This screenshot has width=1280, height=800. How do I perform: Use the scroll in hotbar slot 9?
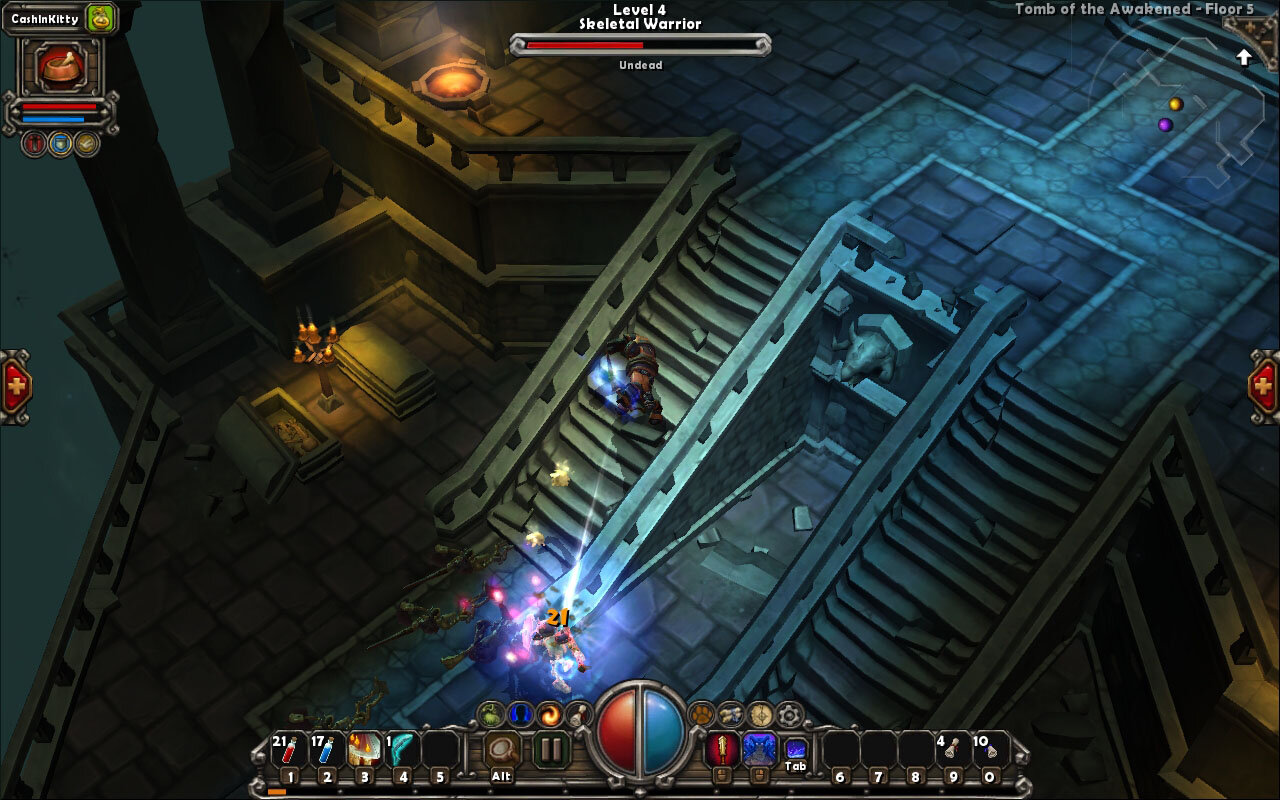point(951,750)
